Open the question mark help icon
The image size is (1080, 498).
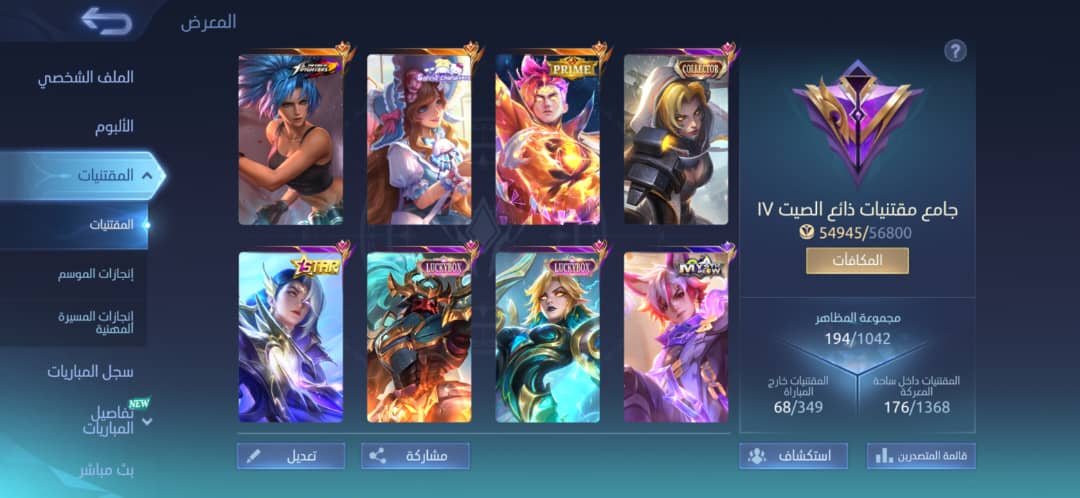955,51
